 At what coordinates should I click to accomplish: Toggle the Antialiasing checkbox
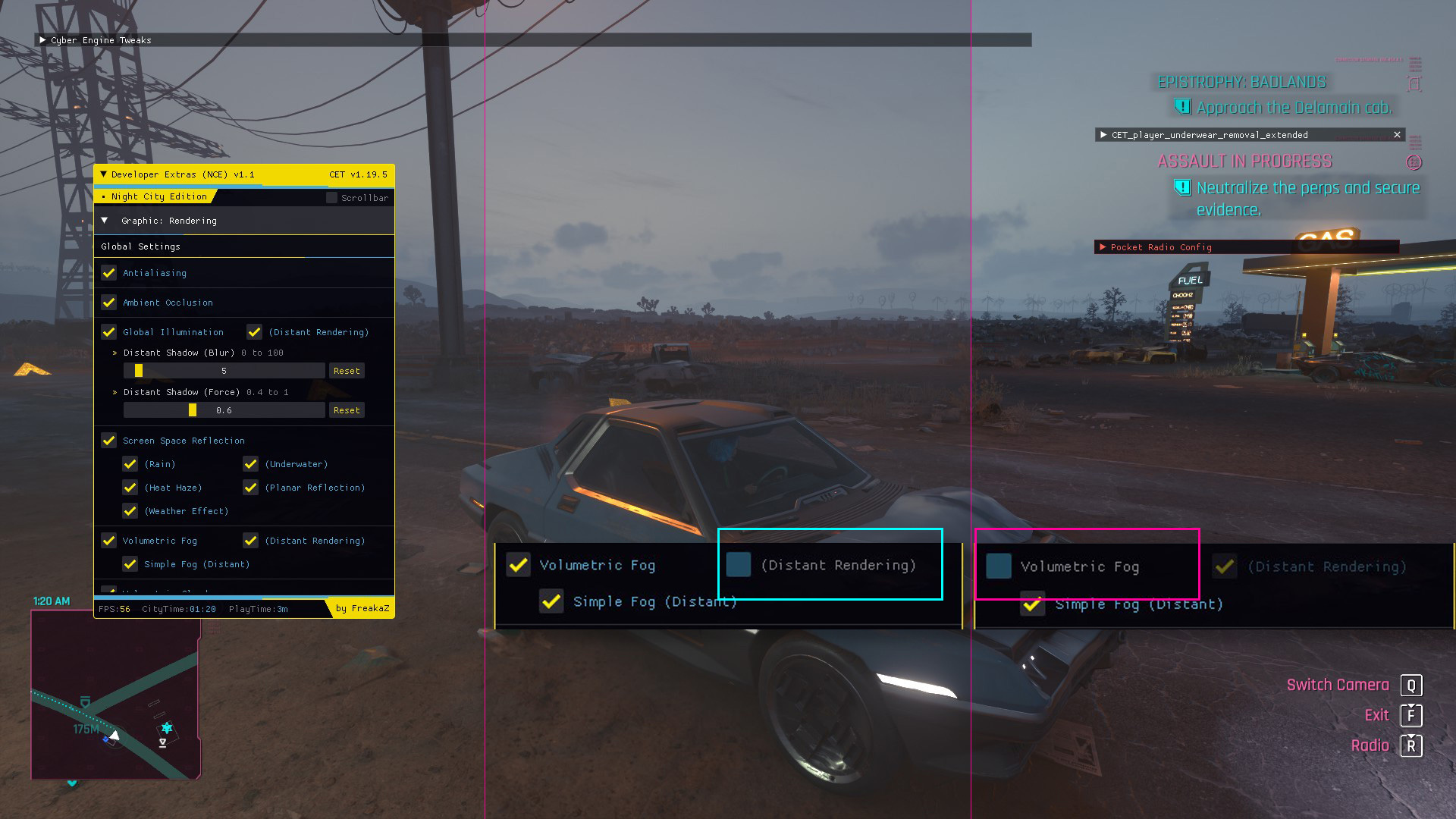tap(109, 273)
